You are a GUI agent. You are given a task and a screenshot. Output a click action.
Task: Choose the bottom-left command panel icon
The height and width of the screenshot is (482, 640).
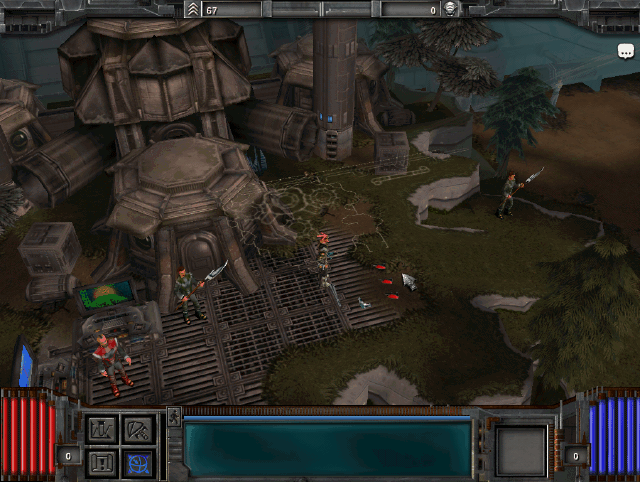(x=102, y=462)
